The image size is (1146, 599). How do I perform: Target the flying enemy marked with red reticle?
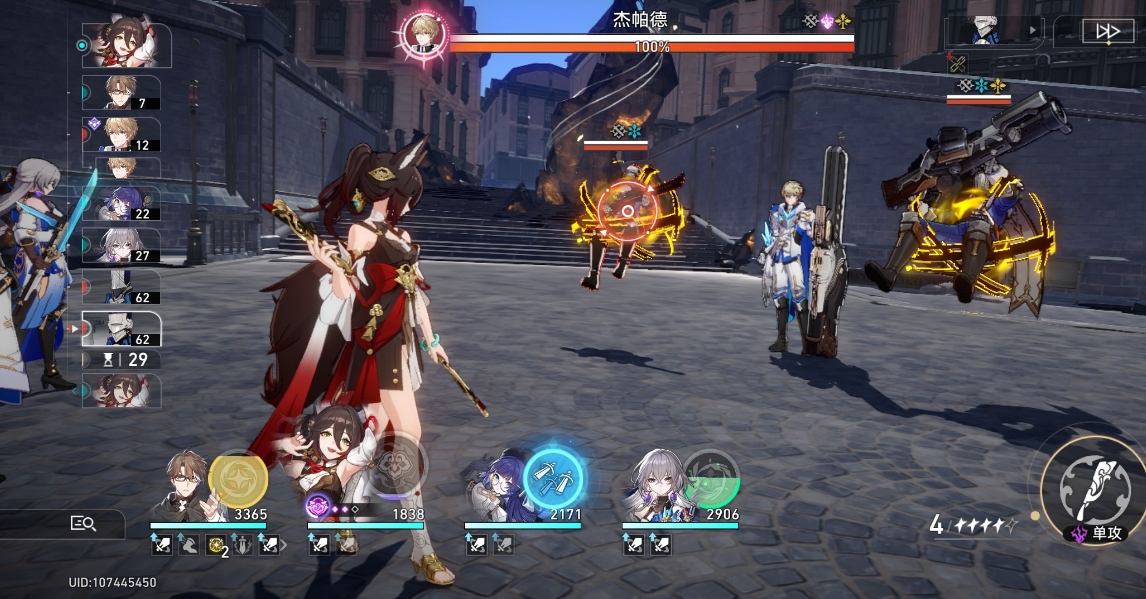627,211
